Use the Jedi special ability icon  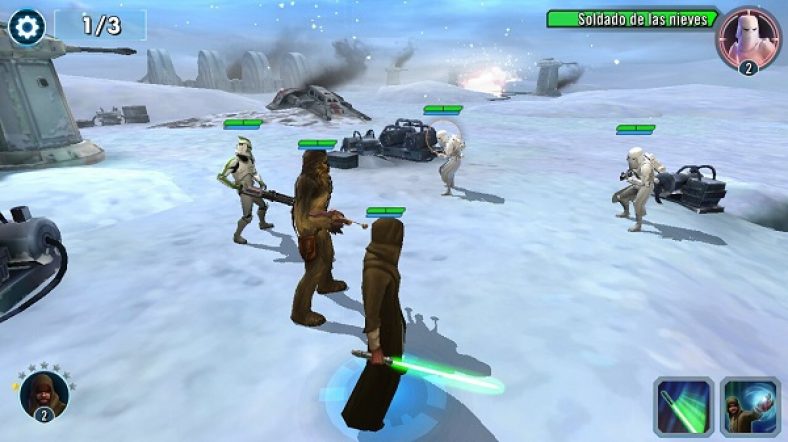[x=750, y=407]
